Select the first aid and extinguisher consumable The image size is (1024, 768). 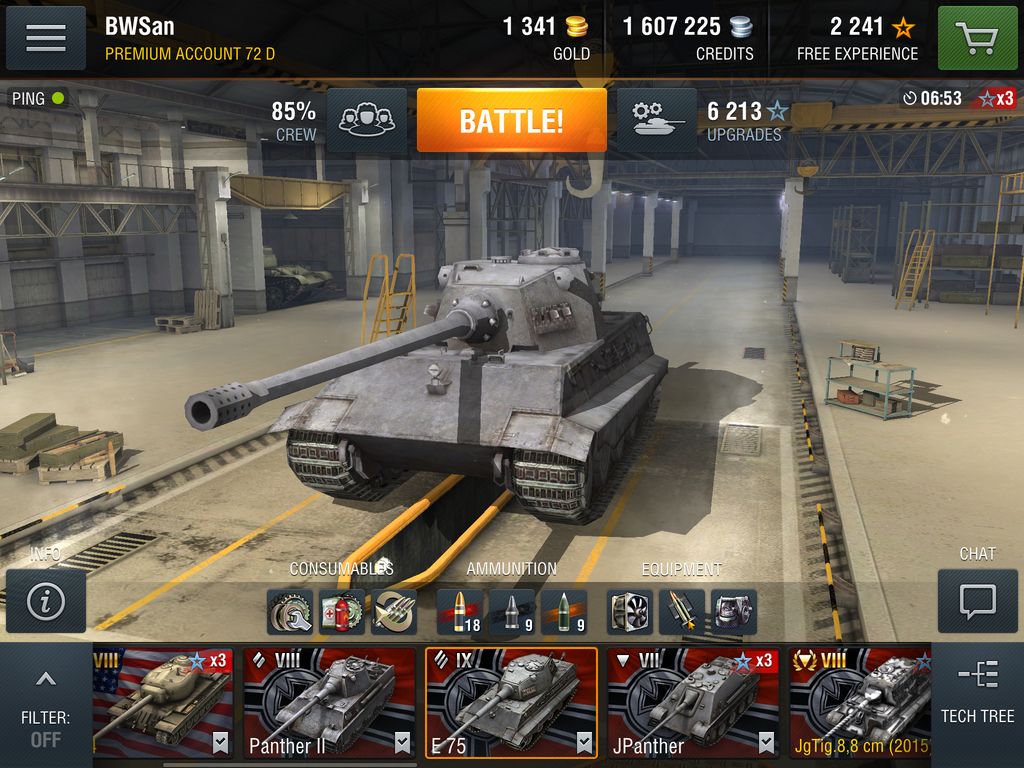(x=342, y=611)
